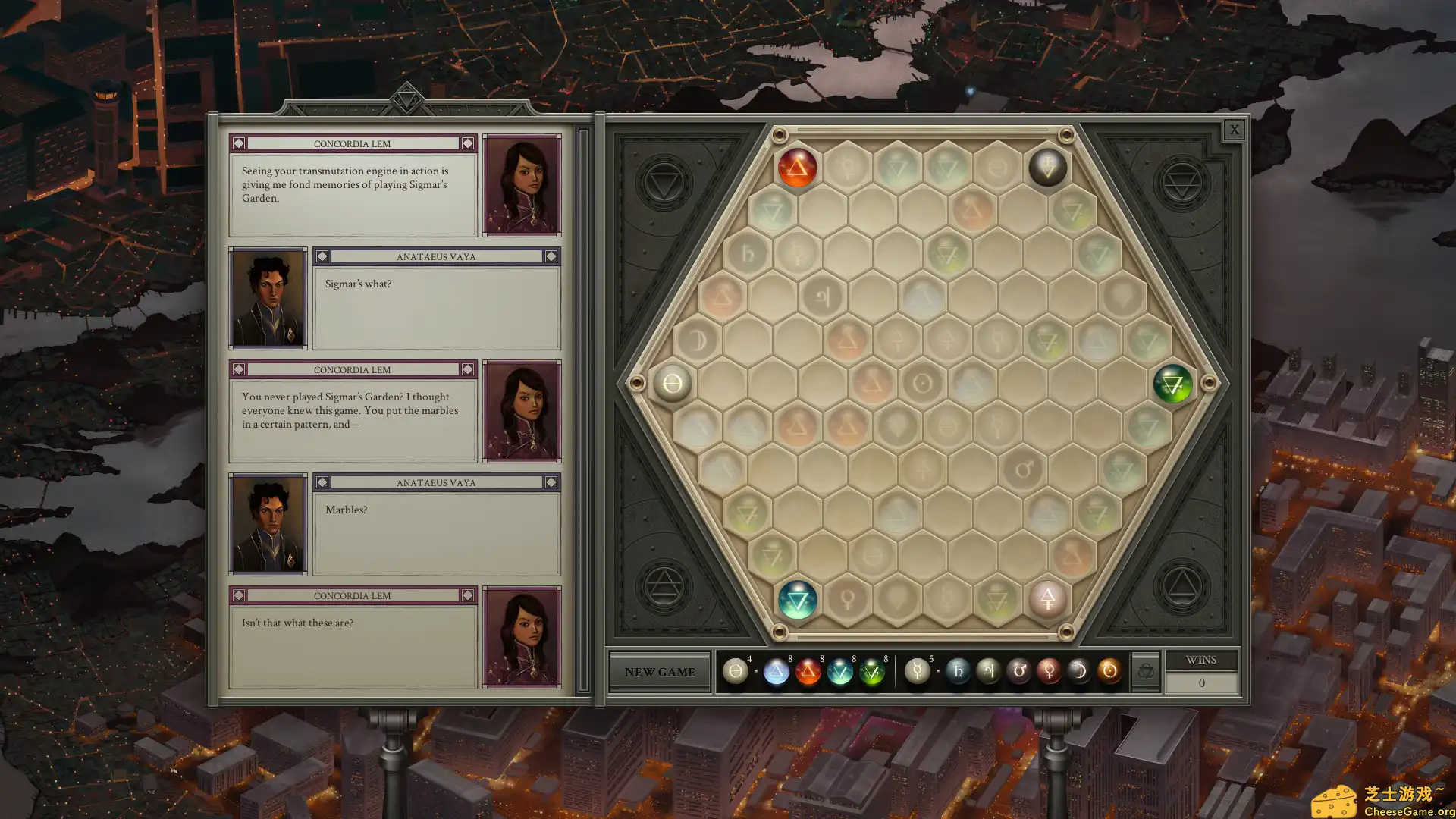Choose the glowing green earth marble
Viewport: 1456px width, 819px height.
click(1172, 384)
